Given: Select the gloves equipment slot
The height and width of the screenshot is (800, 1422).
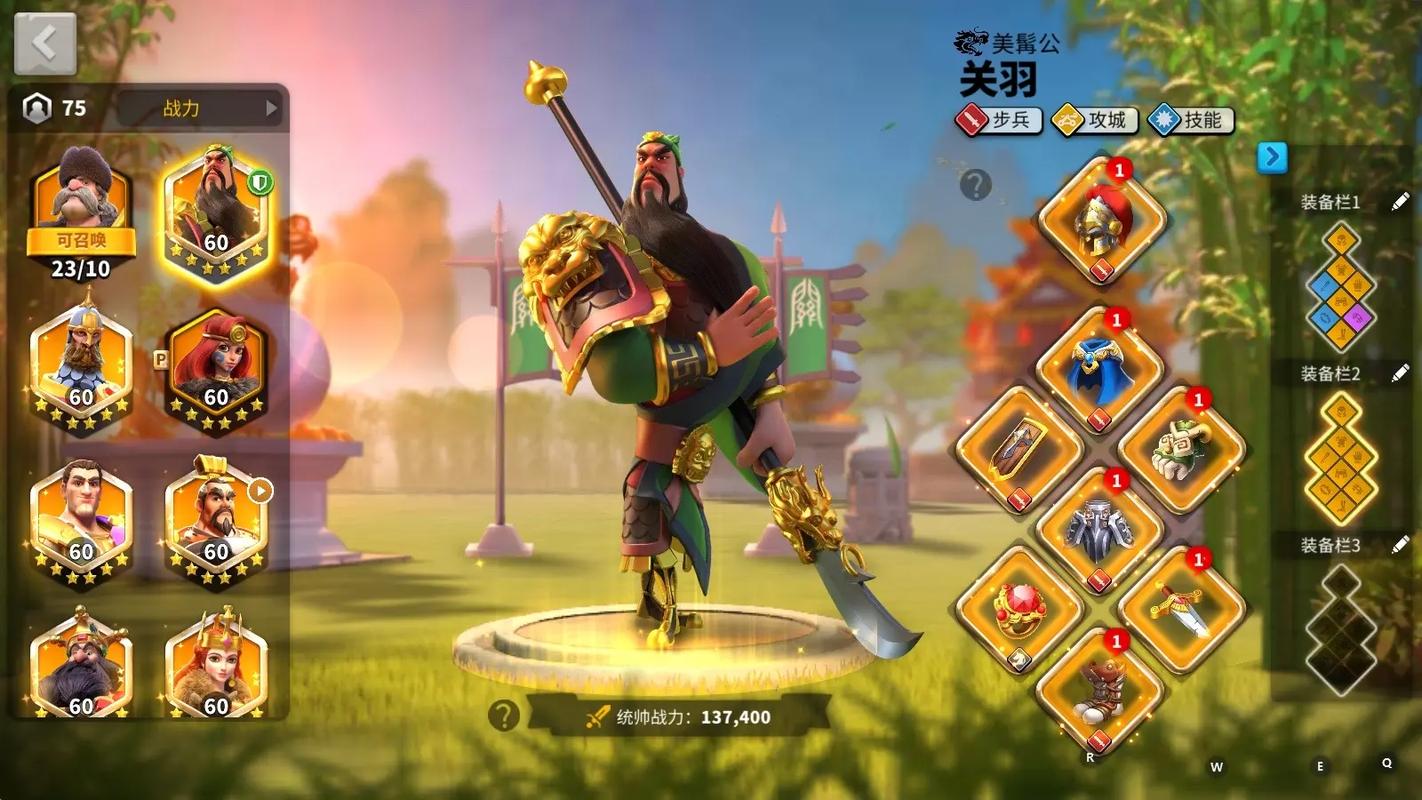Looking at the screenshot, I should [1181, 450].
